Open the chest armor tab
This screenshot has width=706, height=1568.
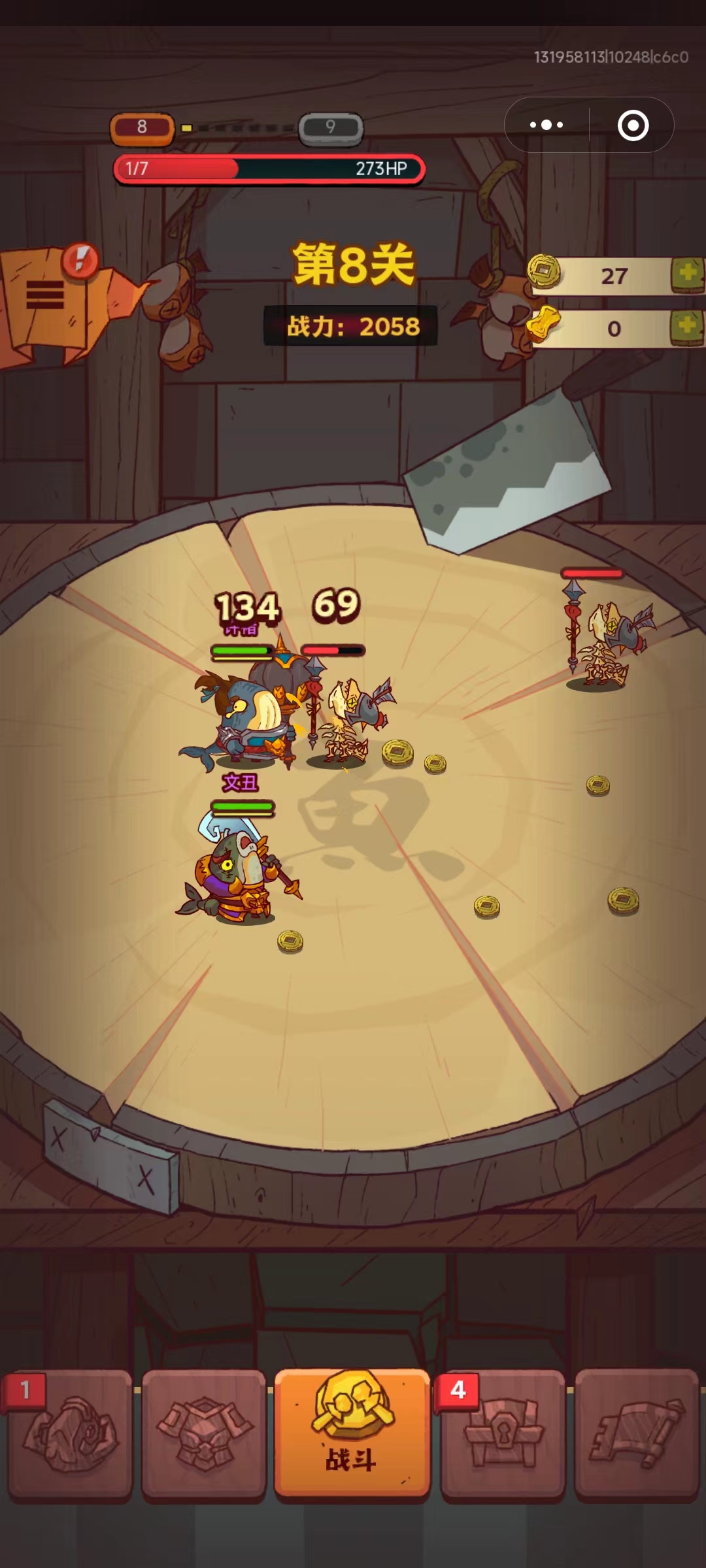tap(204, 1433)
